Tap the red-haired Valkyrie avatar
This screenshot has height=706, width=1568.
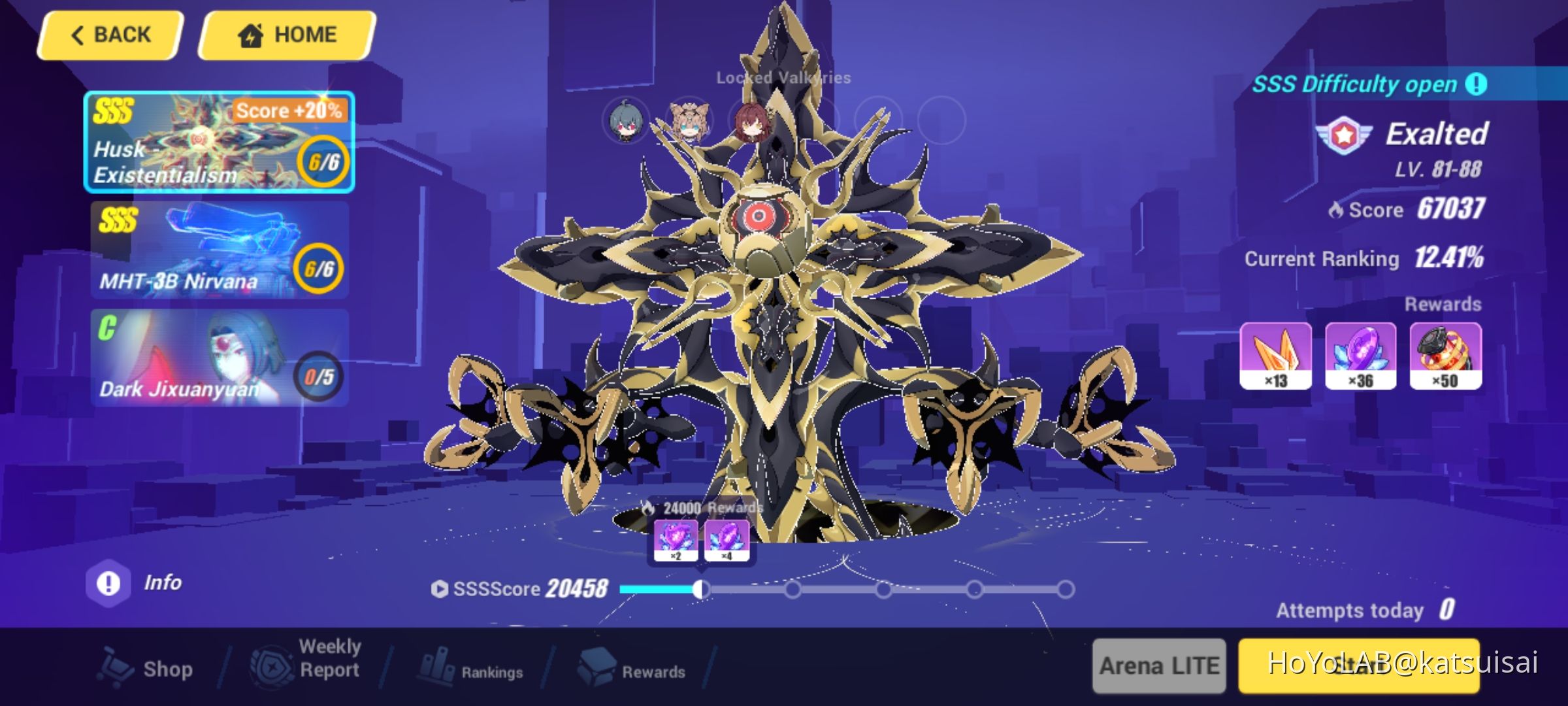tap(753, 121)
